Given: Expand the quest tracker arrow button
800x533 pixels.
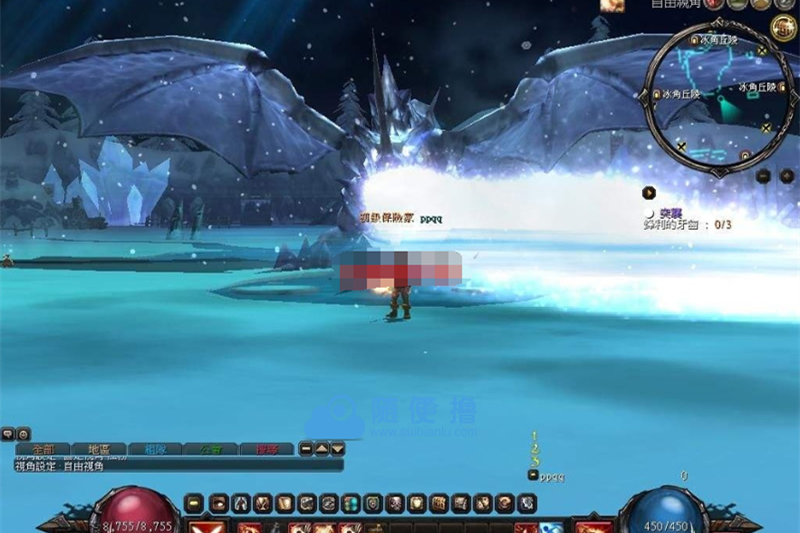Looking at the screenshot, I should (x=649, y=192).
